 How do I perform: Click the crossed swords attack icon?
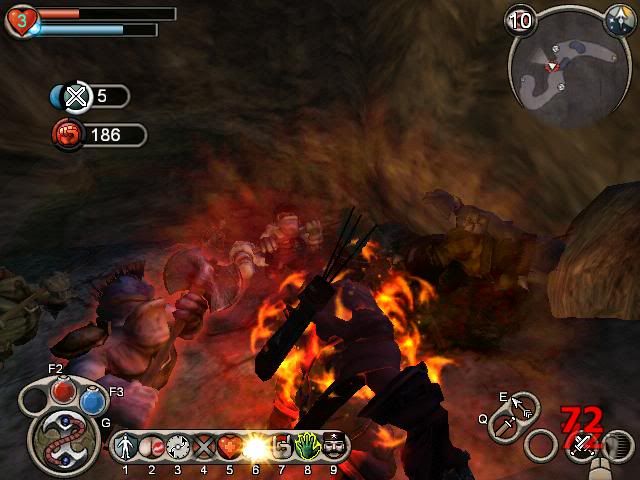pyautogui.click(x=581, y=447)
